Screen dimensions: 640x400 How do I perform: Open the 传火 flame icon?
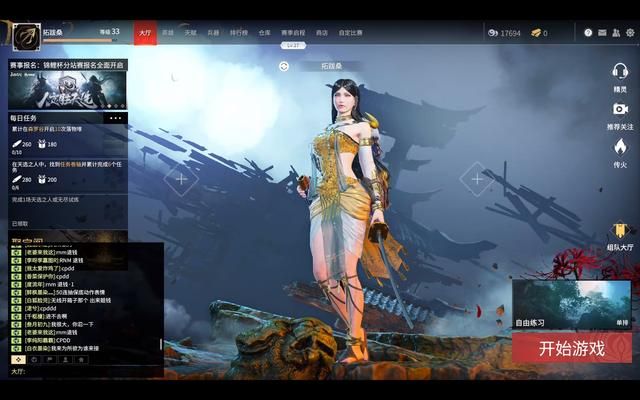click(x=620, y=152)
